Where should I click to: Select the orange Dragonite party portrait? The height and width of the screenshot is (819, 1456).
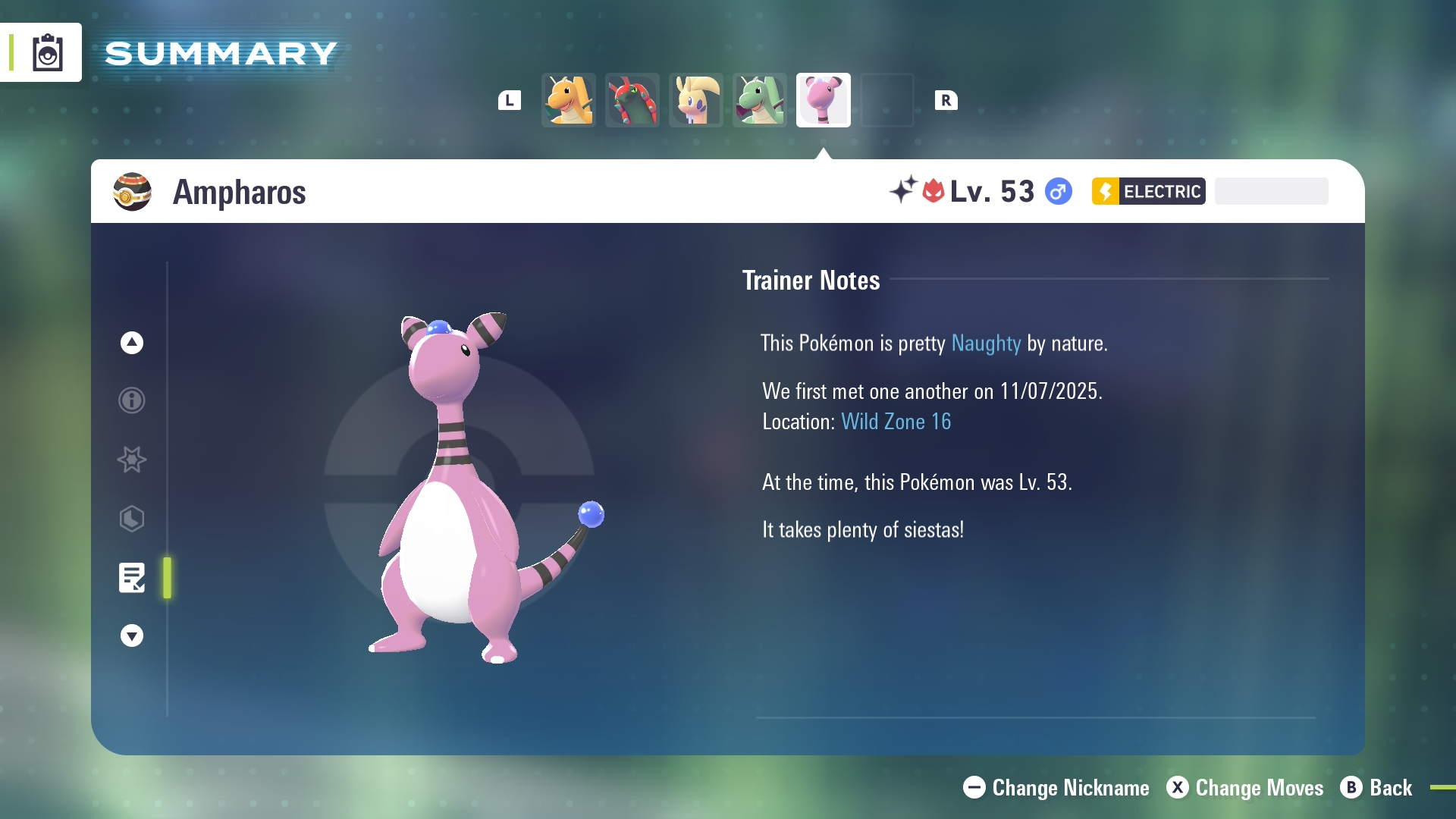point(569,100)
